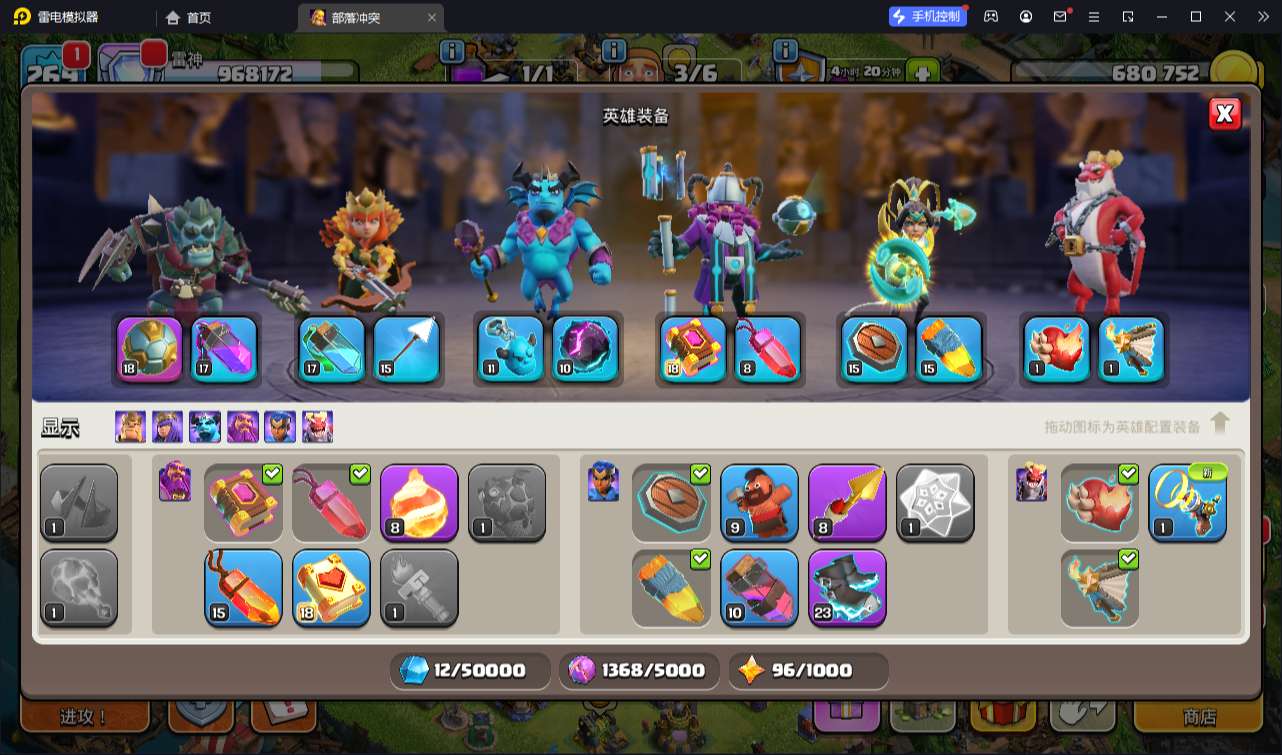
Task: Select the equipped level 15 giant arrow
Action: pyautogui.click(x=407, y=349)
